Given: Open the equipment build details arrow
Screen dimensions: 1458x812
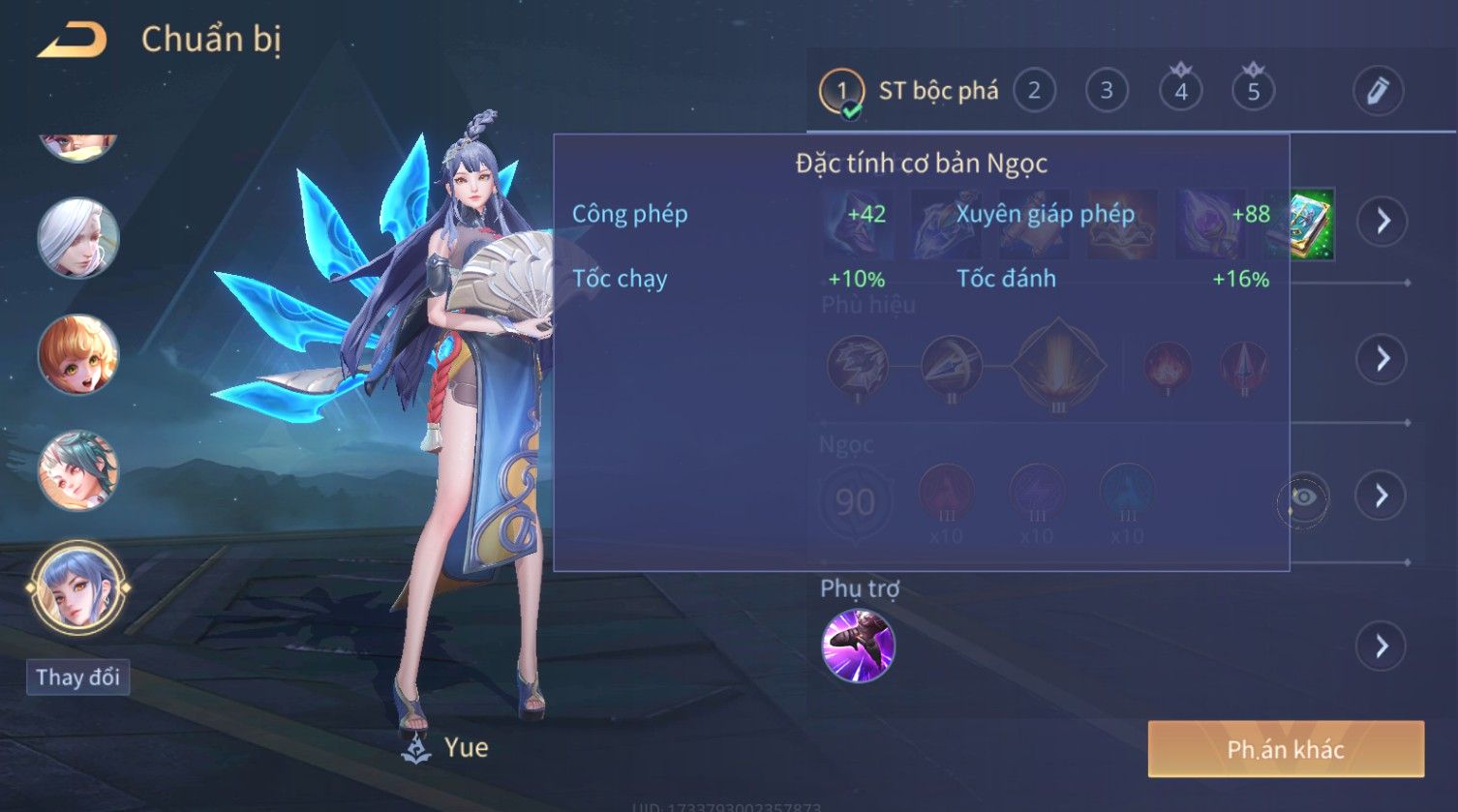Looking at the screenshot, I should tap(1382, 221).
